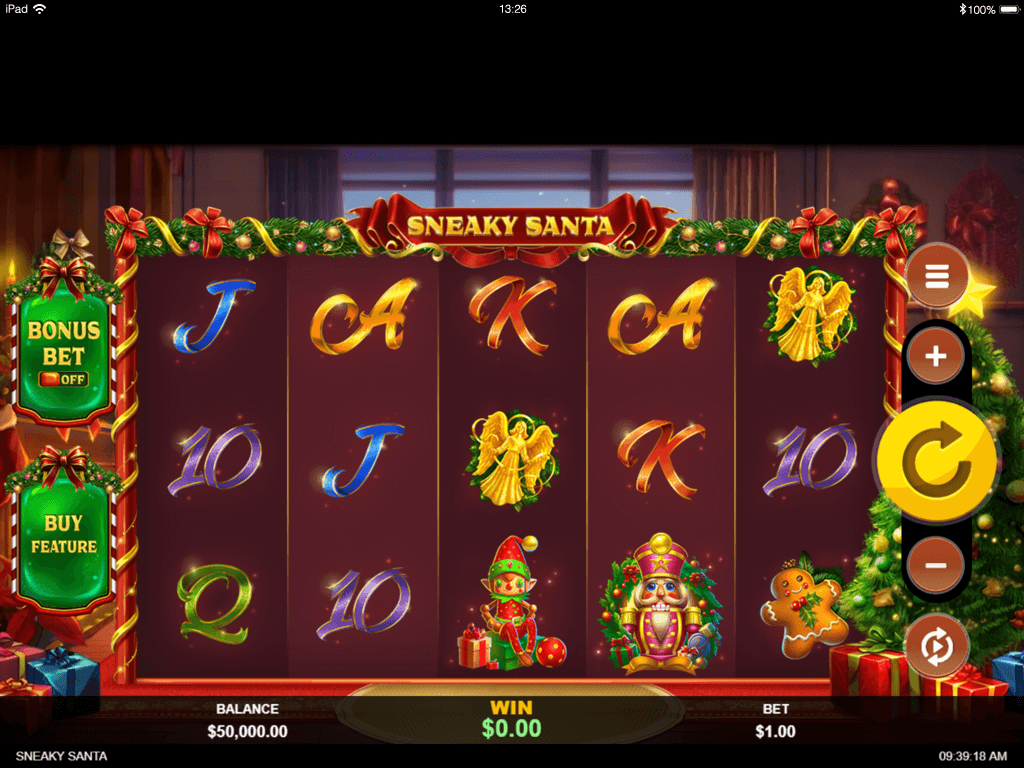Decrease the bet with the minus button

click(936, 565)
